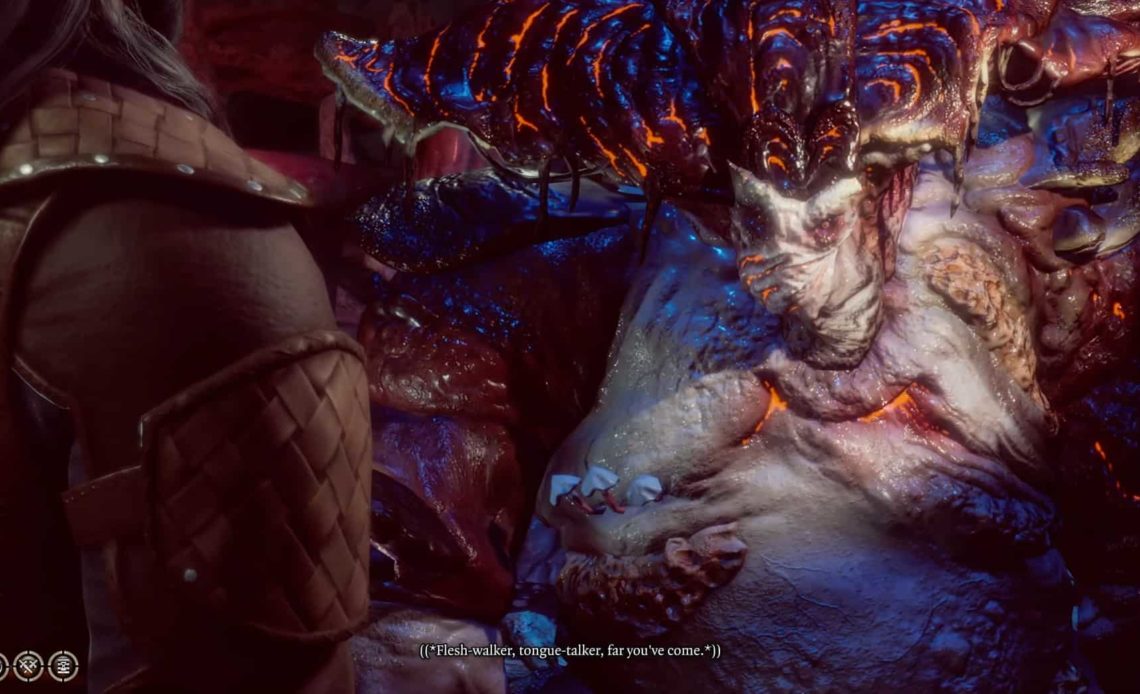This screenshot has width=1140, height=694.
Task: Open the dialogue history log icon
Action: coord(63,666)
